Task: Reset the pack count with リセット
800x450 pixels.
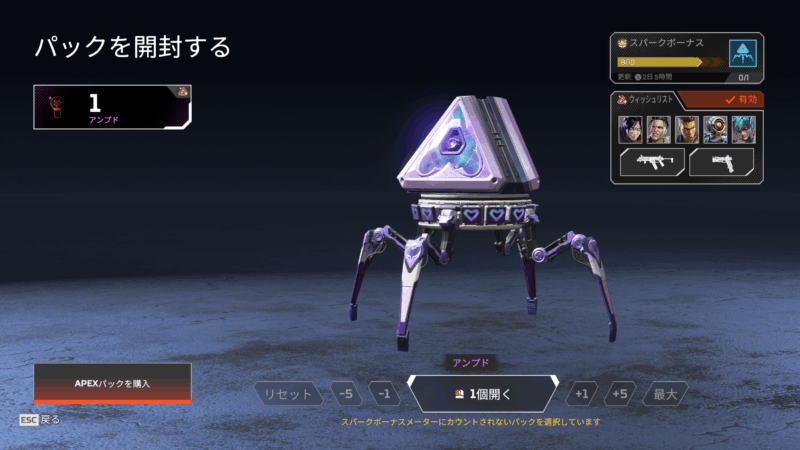Action: pos(289,394)
